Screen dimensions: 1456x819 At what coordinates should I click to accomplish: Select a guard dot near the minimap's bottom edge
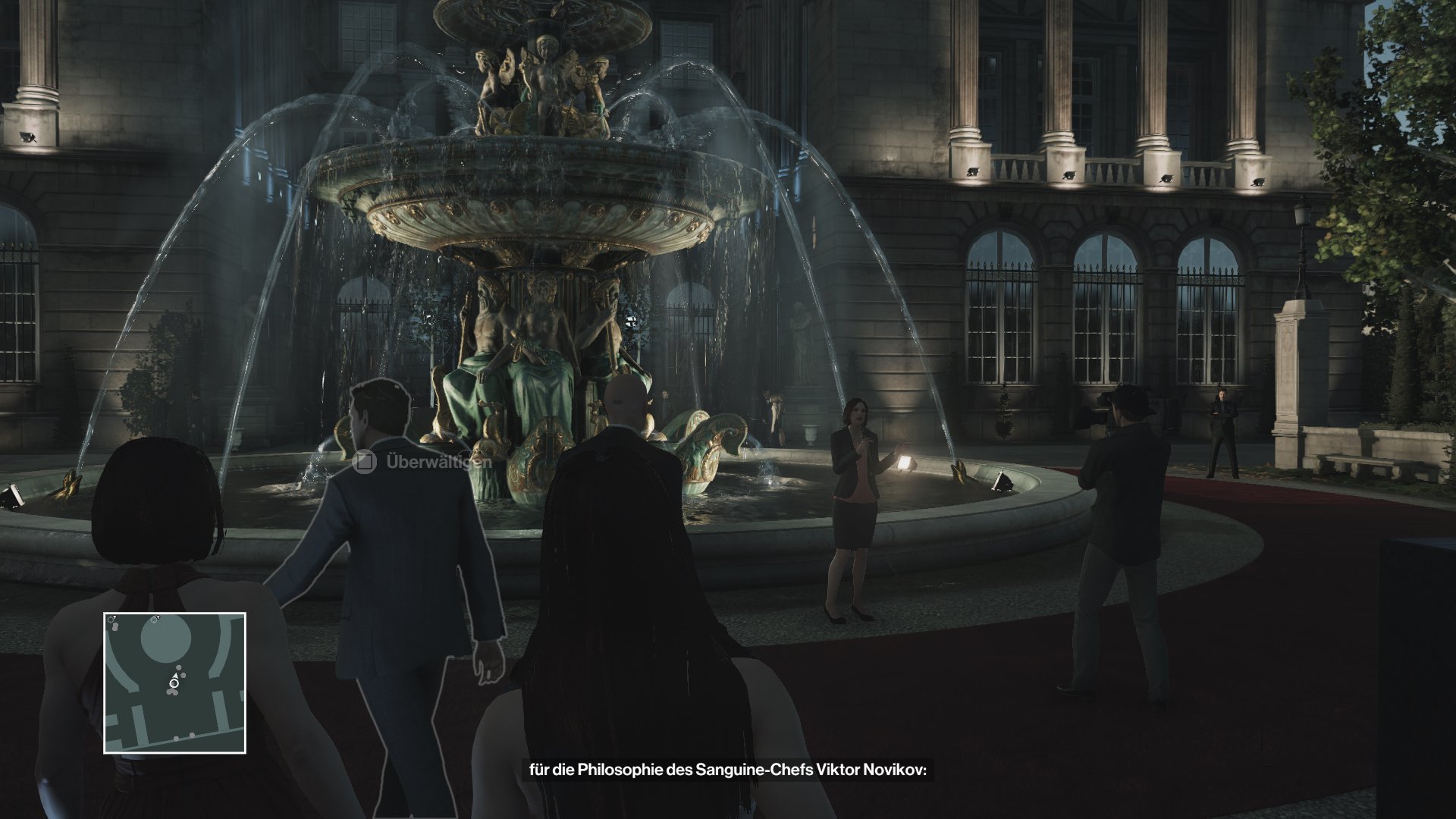[x=191, y=735]
